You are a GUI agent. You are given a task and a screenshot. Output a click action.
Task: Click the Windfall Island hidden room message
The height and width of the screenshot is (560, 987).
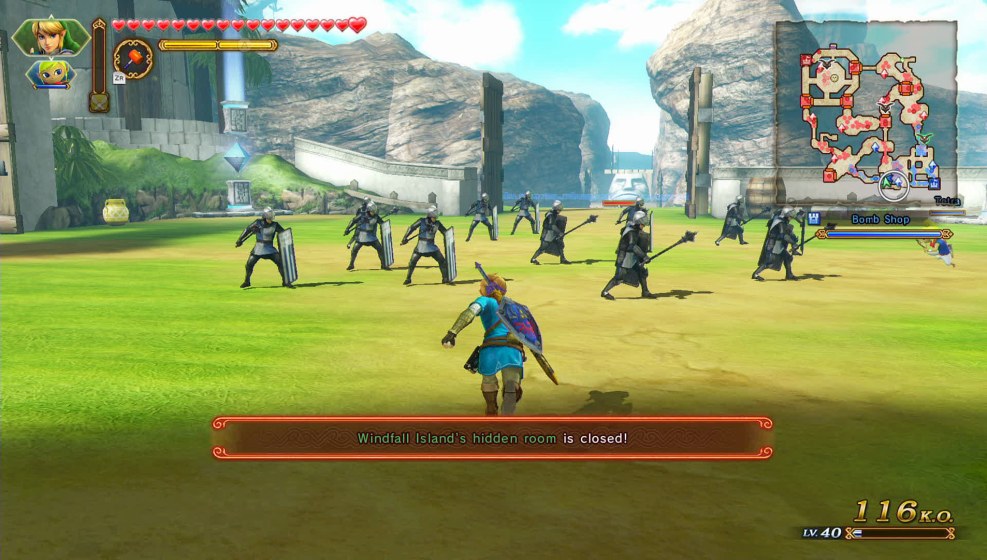pos(492,438)
